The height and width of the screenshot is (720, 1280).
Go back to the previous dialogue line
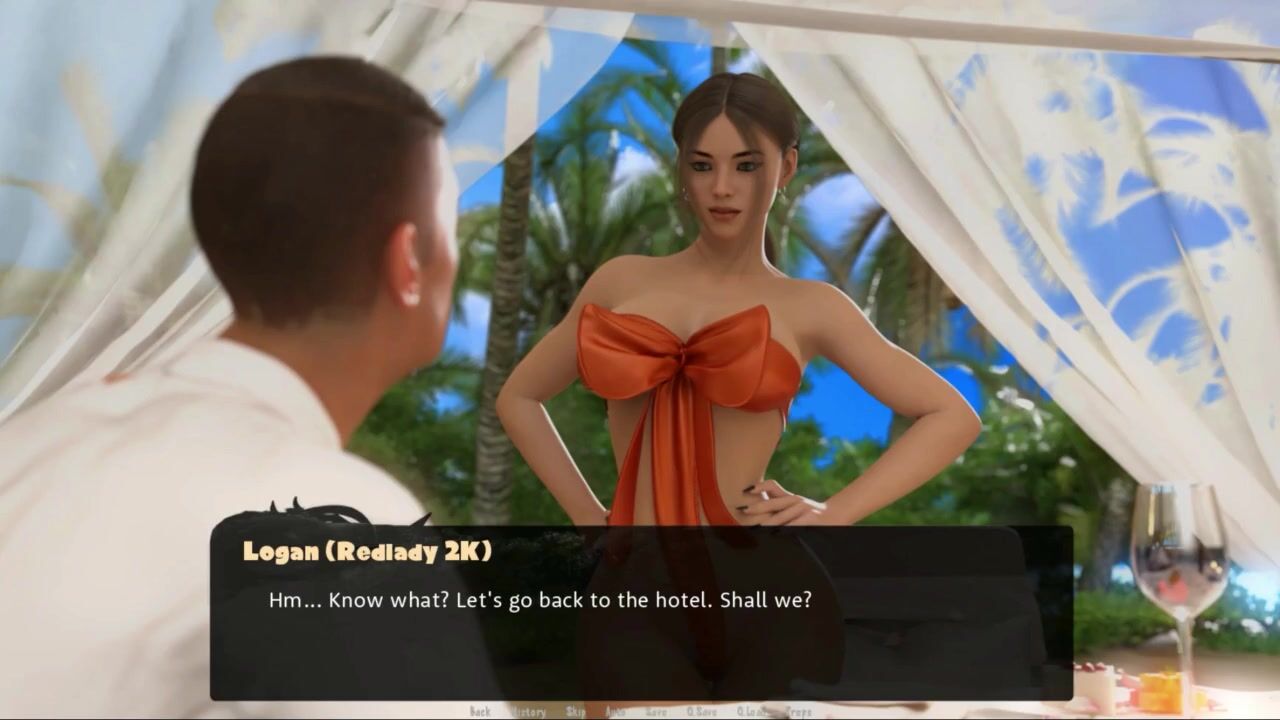point(480,712)
